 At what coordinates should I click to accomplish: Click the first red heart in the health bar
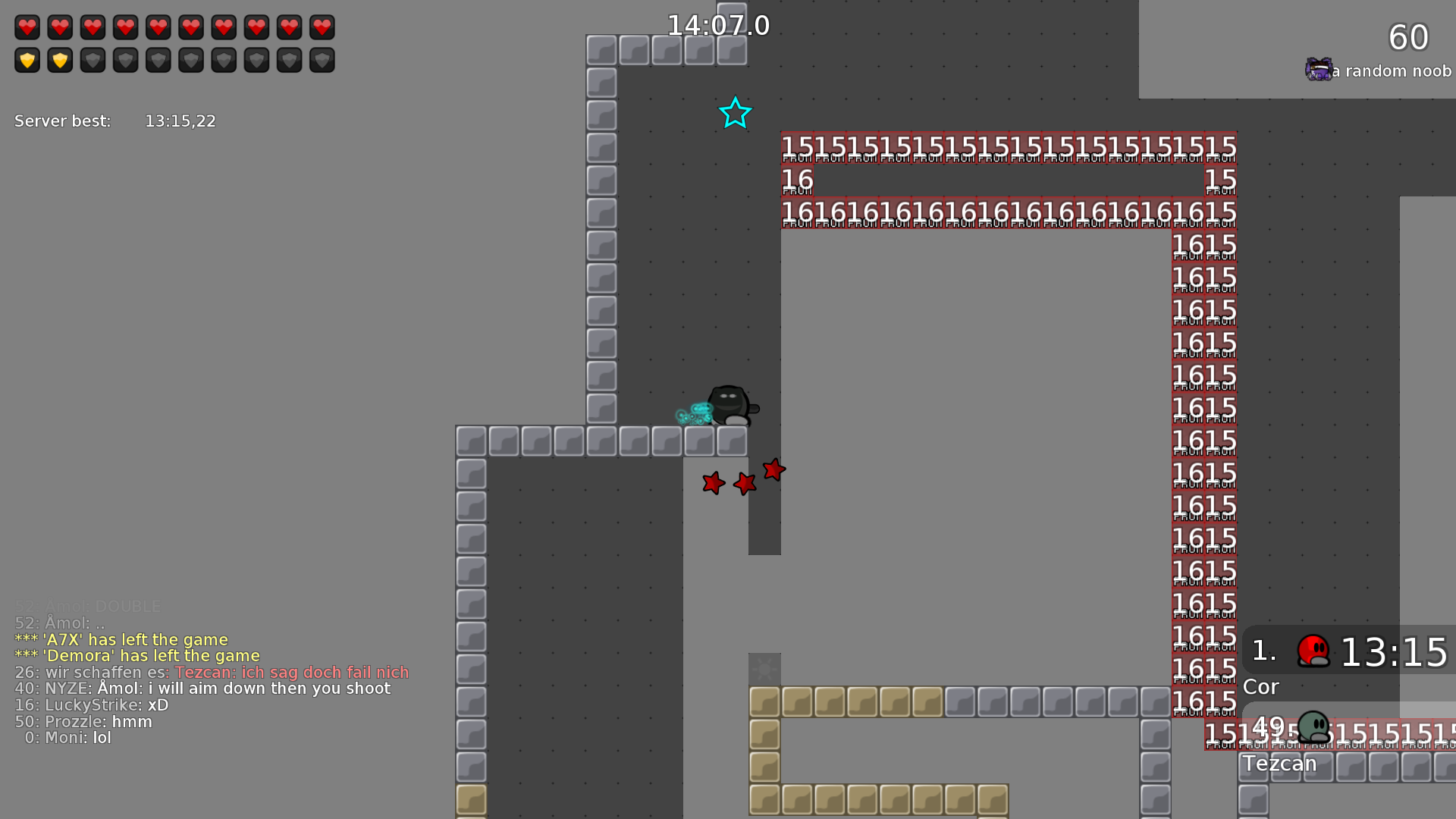[x=27, y=27]
